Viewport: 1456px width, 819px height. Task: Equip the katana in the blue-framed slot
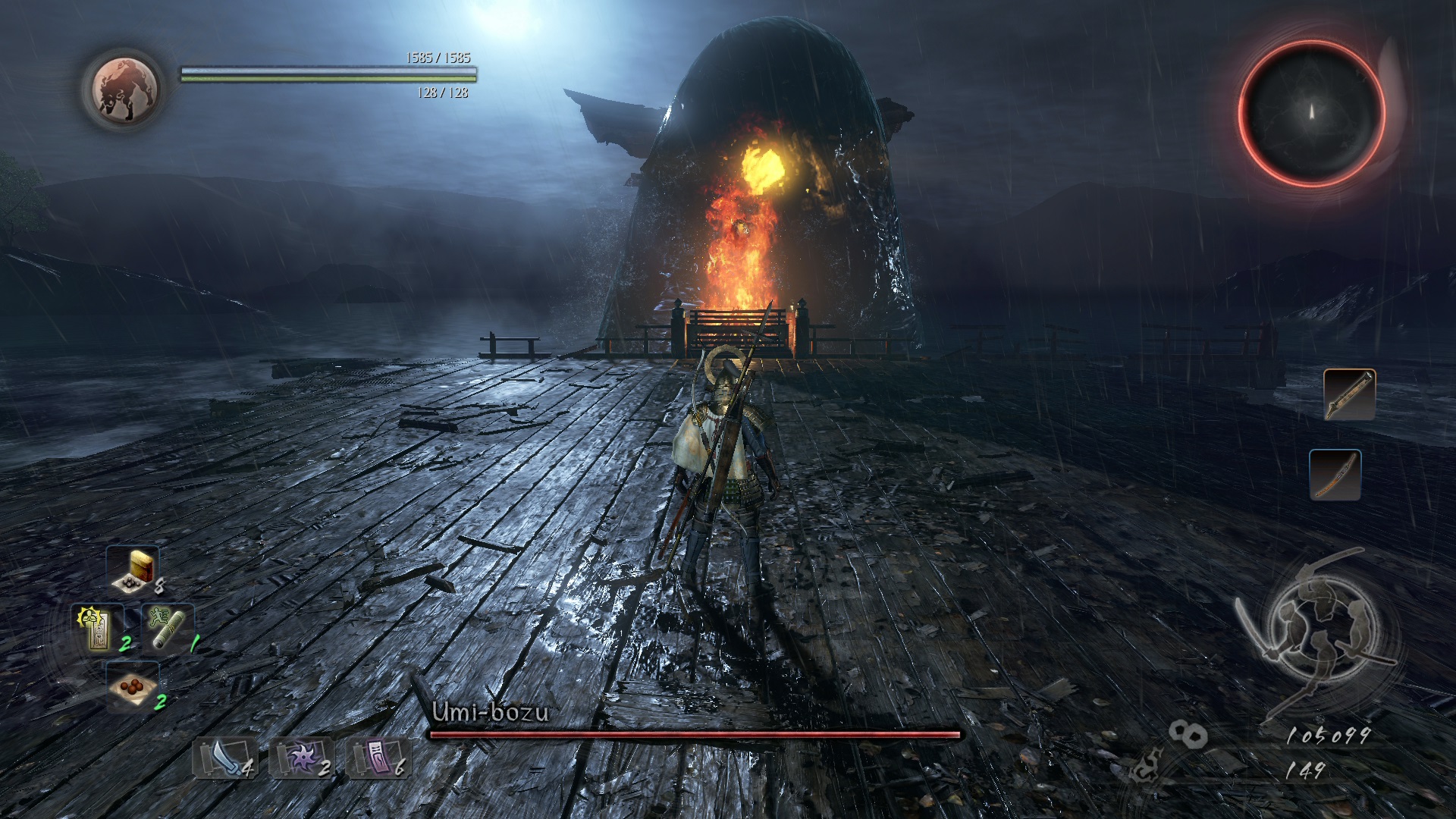1335,475
